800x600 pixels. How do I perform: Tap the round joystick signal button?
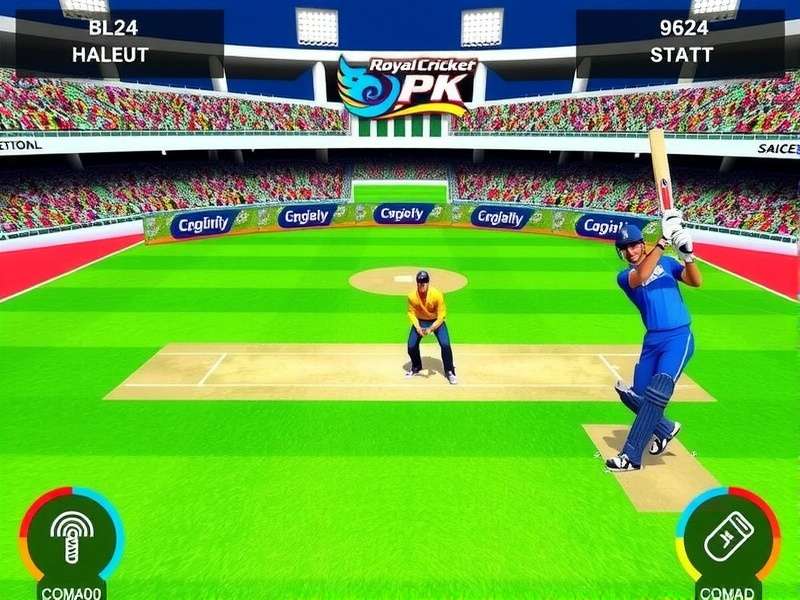(x=71, y=537)
